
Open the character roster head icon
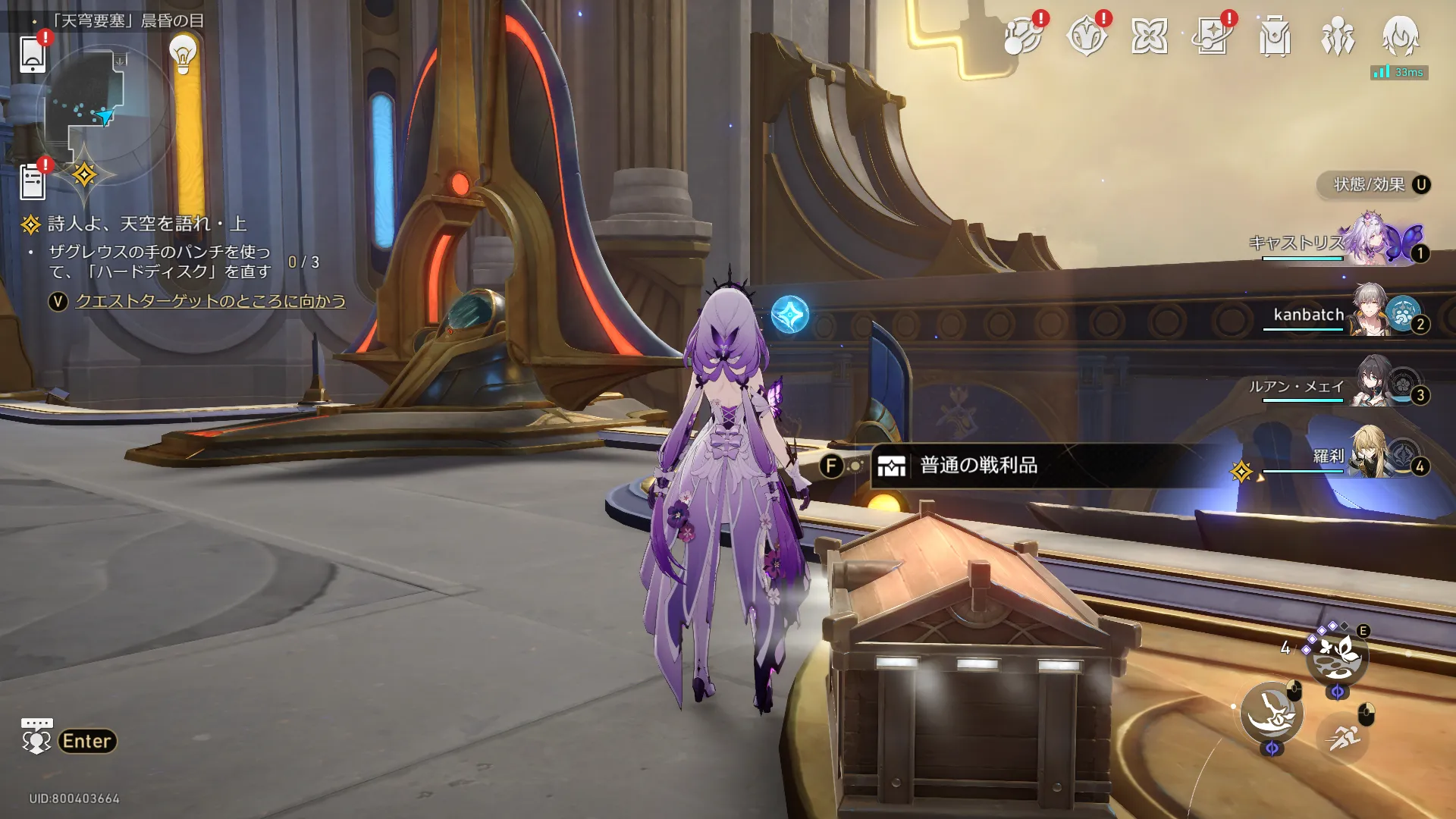(x=1400, y=36)
